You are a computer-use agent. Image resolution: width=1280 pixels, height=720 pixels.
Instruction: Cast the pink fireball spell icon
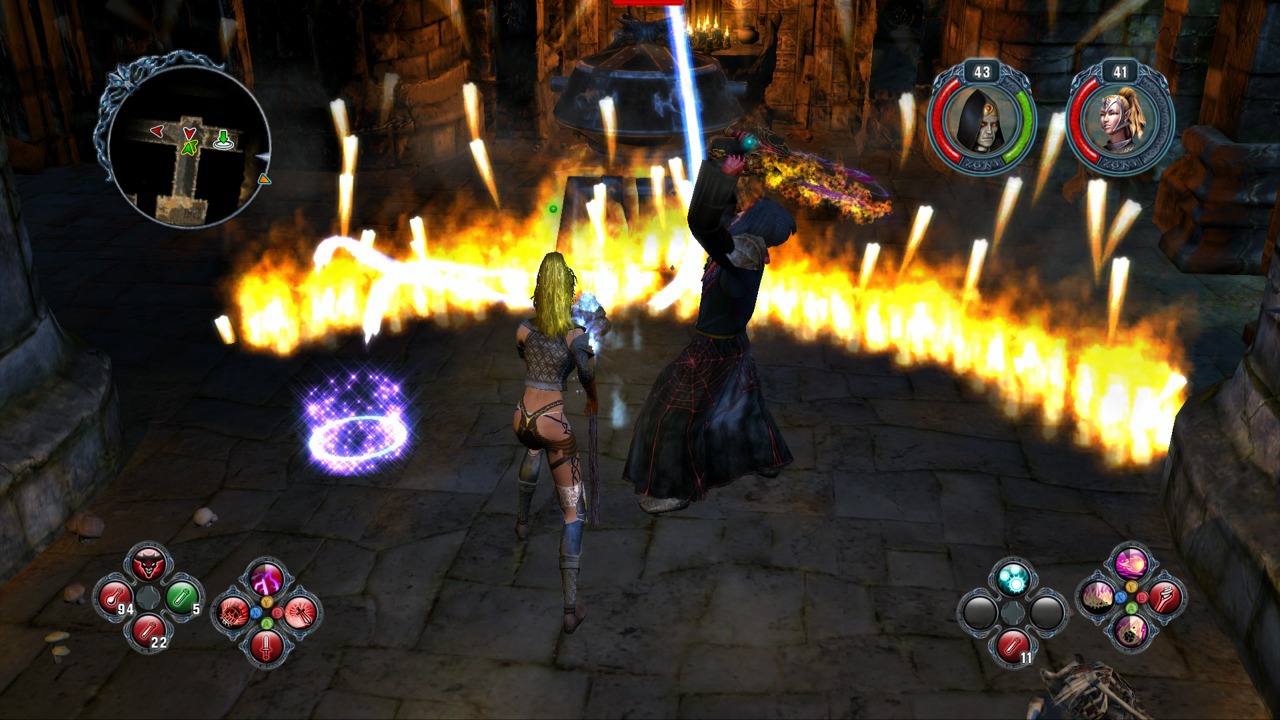1132,562
